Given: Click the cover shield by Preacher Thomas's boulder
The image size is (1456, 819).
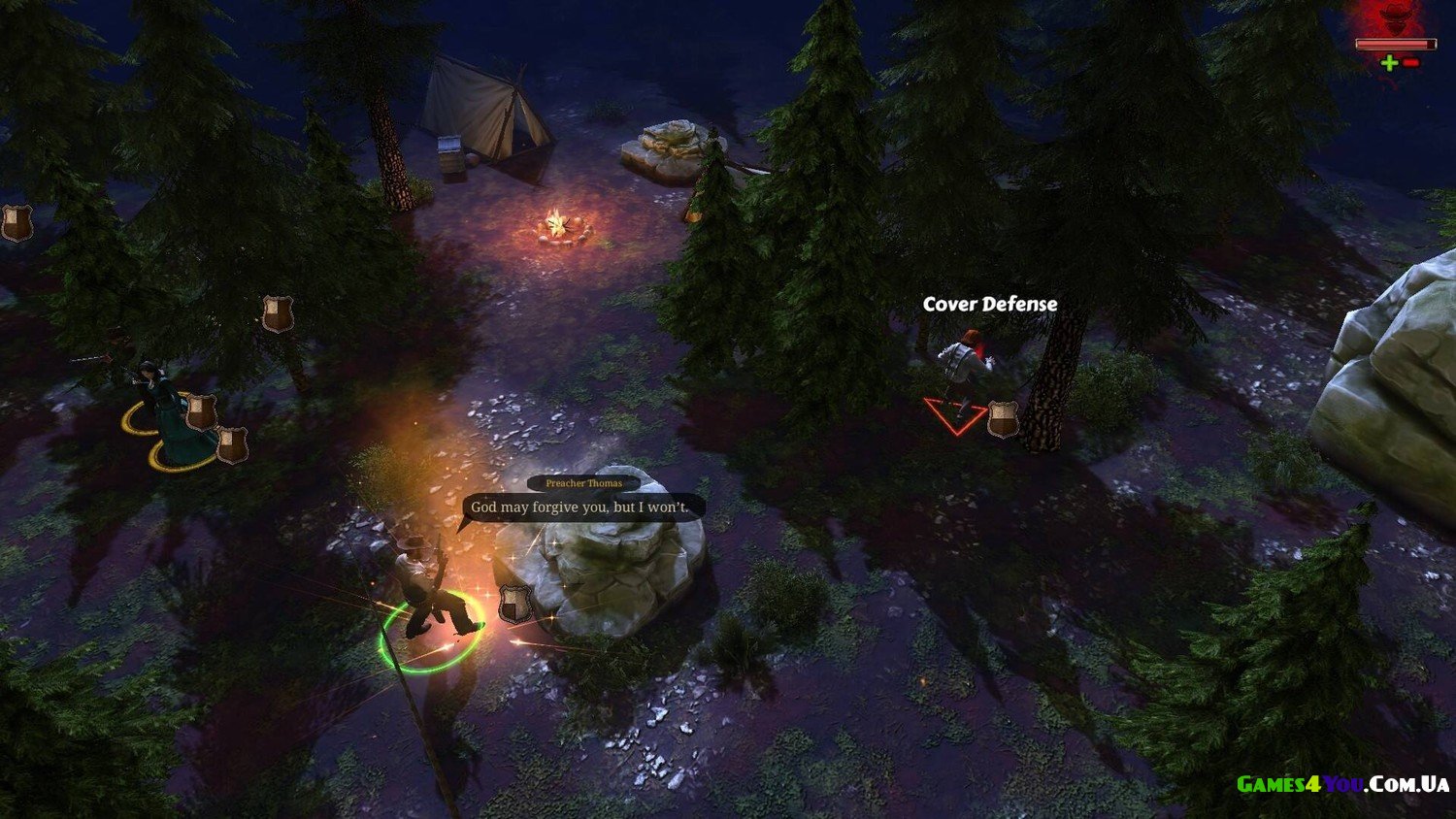Looking at the screenshot, I should [x=513, y=604].
